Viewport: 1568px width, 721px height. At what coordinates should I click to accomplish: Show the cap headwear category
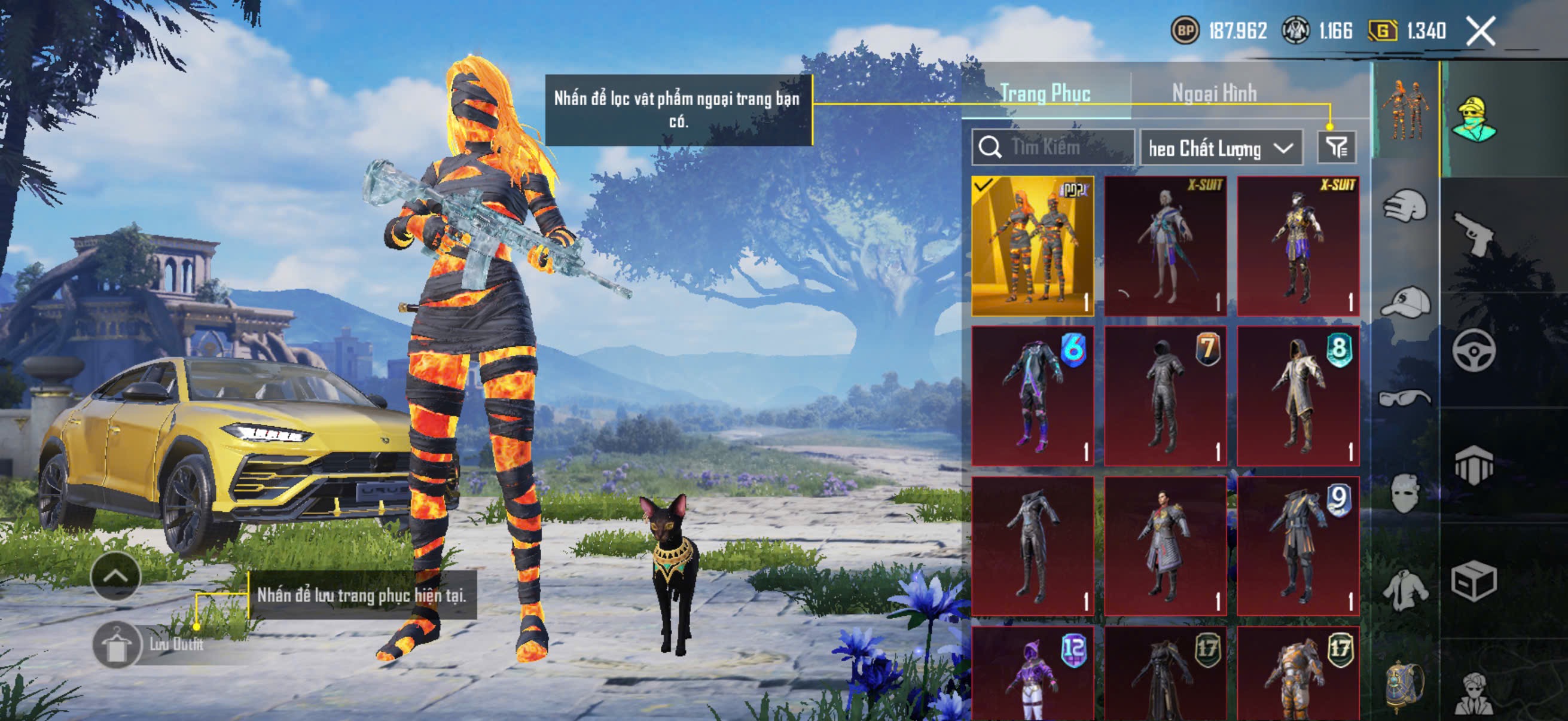(x=1404, y=302)
